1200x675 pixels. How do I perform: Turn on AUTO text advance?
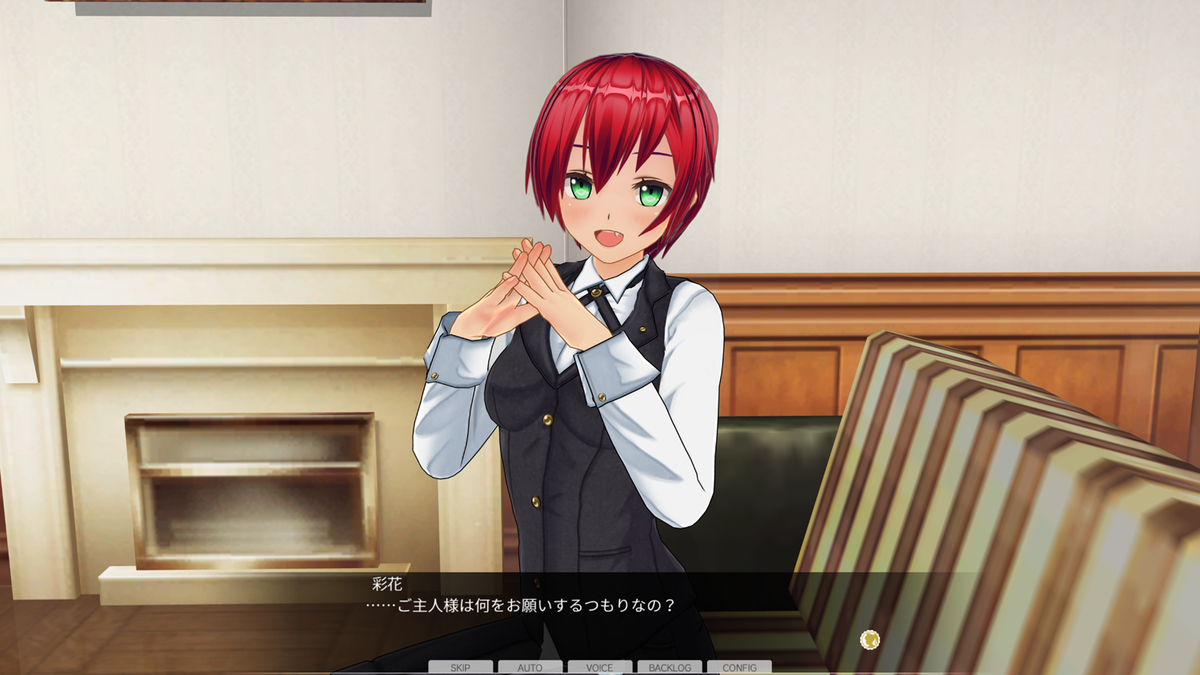[530, 667]
